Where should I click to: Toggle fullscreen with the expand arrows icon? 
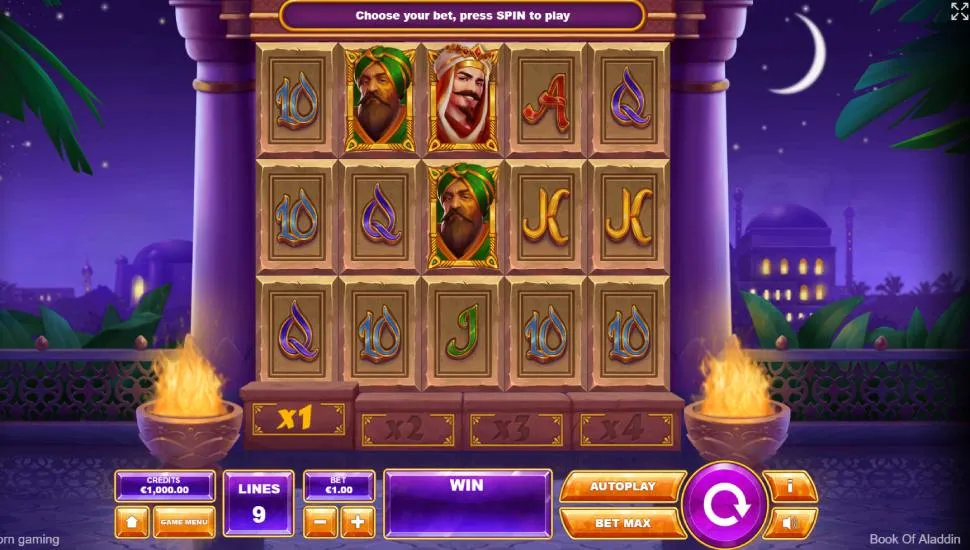pos(958,11)
